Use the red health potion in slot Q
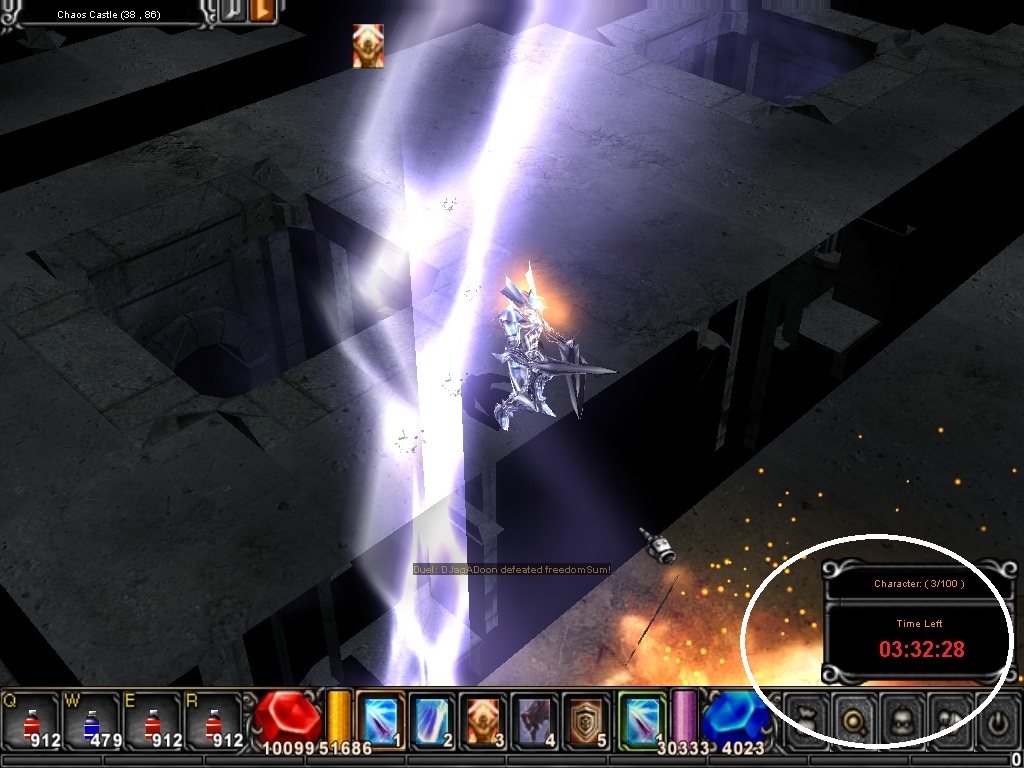 pos(31,719)
